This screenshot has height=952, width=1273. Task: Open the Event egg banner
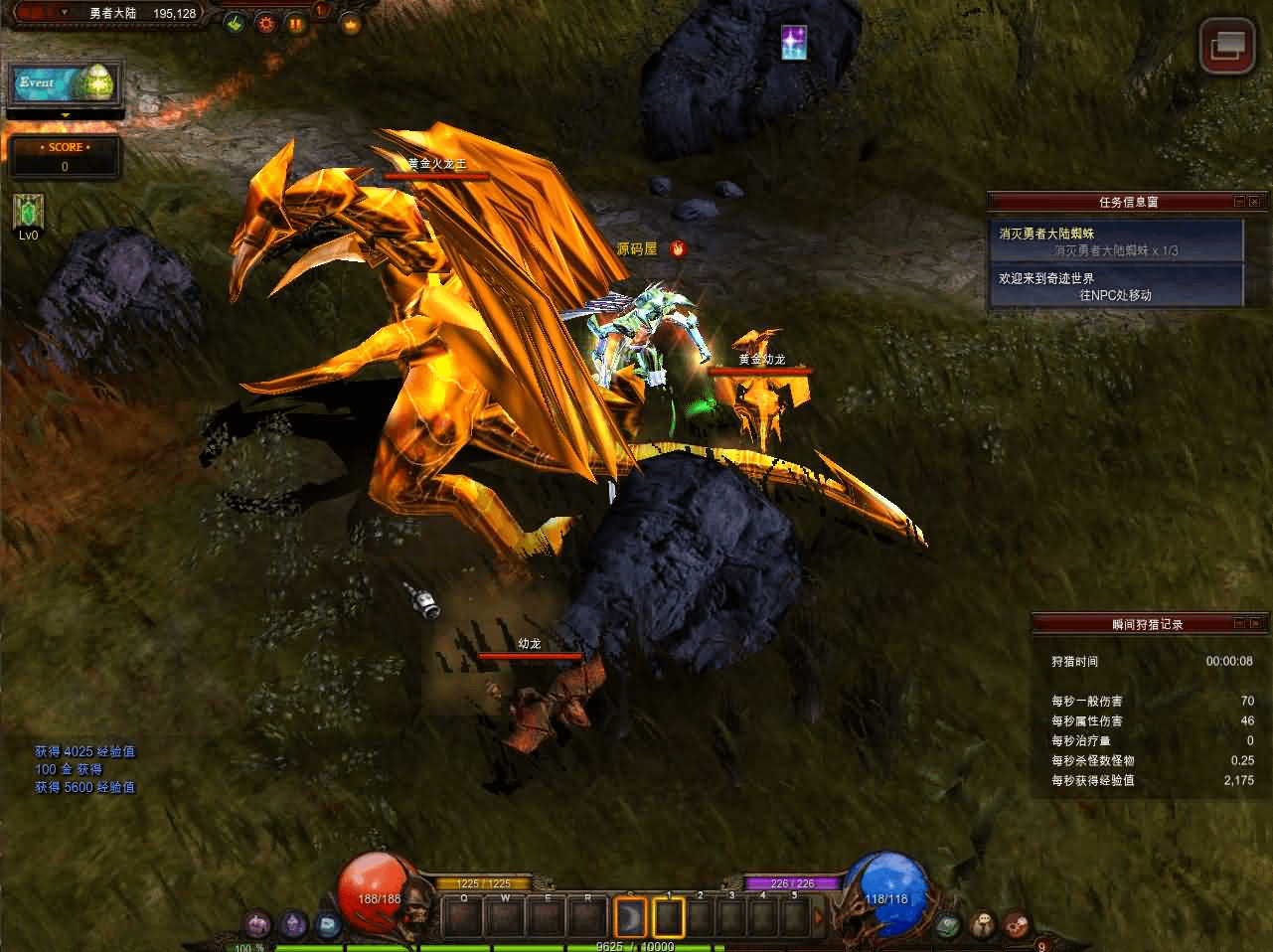pos(66,83)
